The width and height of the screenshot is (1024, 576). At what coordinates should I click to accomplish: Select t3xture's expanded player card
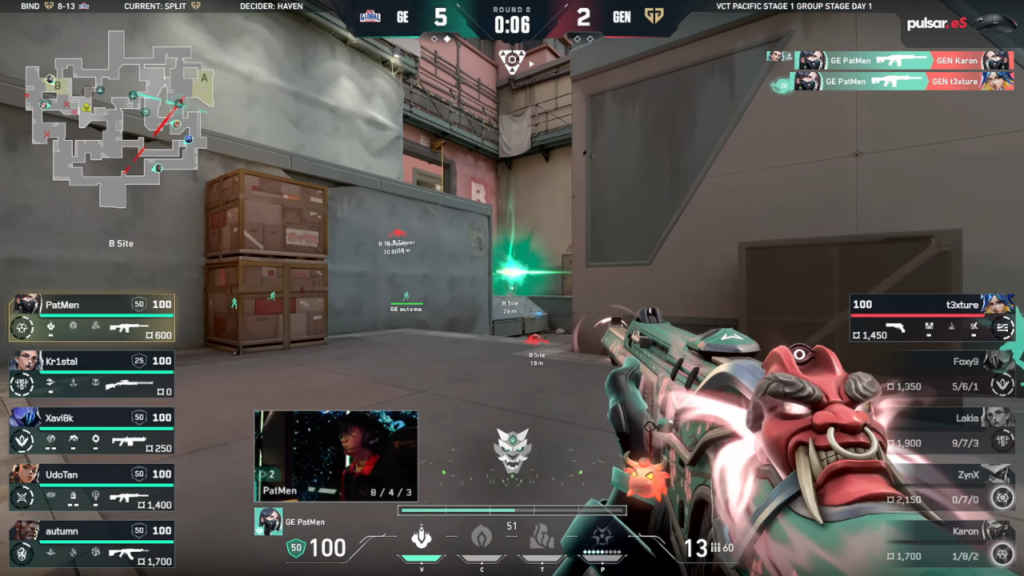tap(931, 318)
